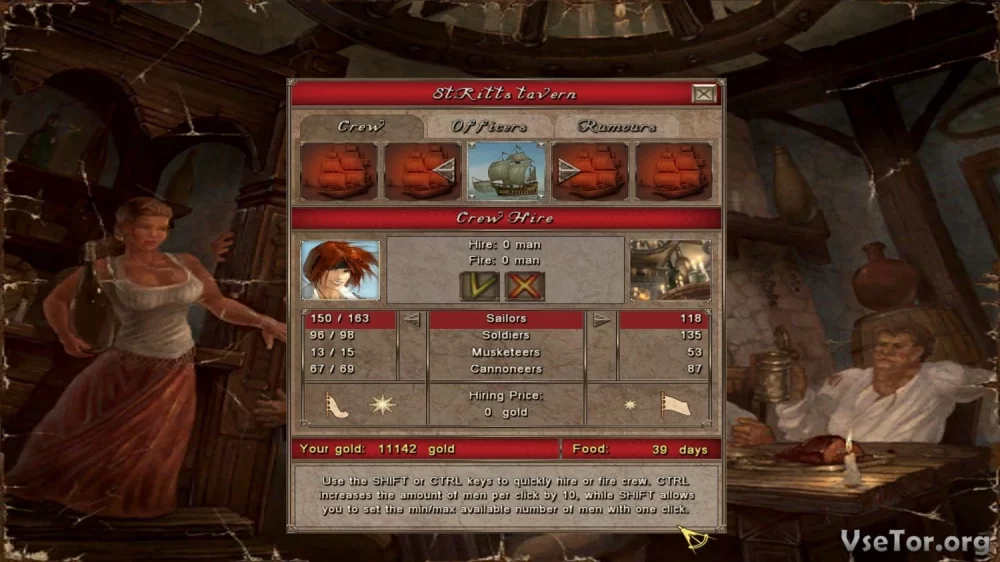Highlight the Sailors crew row
The height and width of the screenshot is (562, 1000).
tap(505, 319)
